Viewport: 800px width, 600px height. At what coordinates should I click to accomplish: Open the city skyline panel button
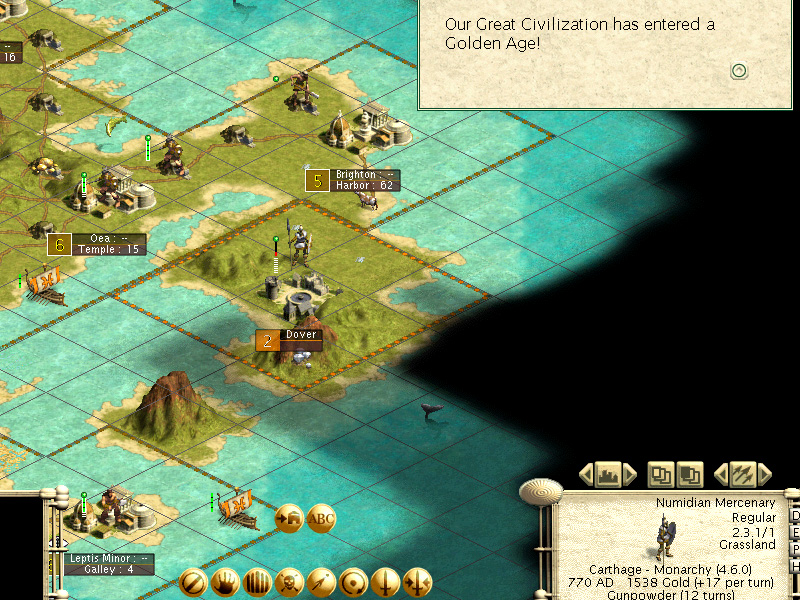[609, 474]
